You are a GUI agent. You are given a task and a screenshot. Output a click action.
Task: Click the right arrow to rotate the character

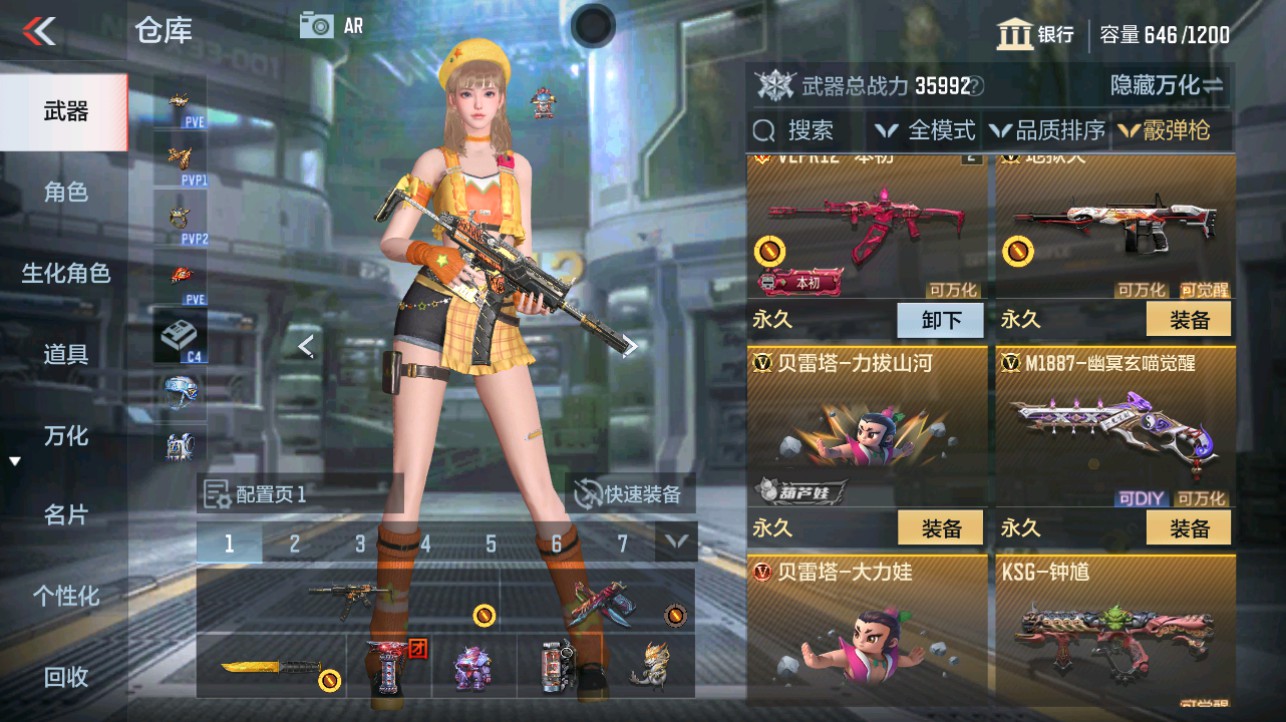point(630,345)
